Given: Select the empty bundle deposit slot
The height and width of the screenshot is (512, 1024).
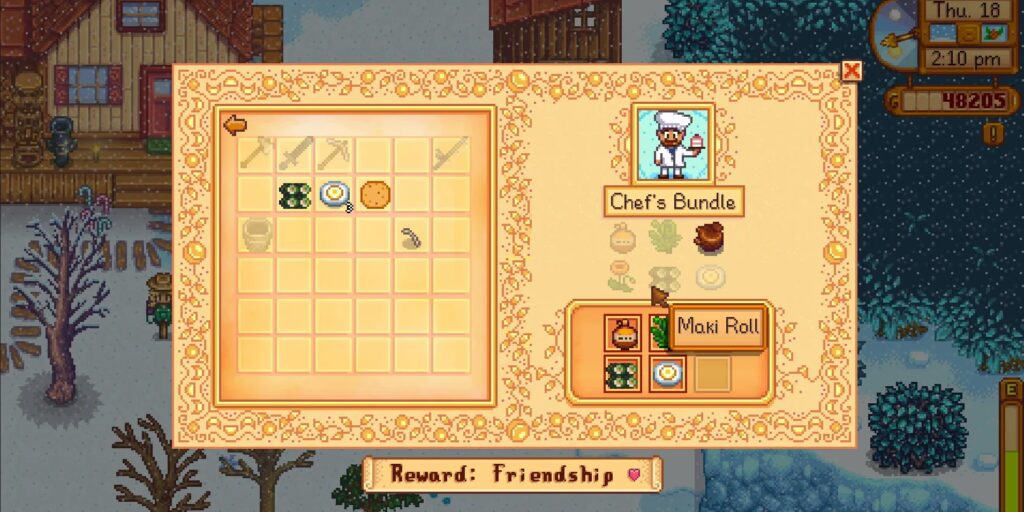Looking at the screenshot, I should [712, 374].
